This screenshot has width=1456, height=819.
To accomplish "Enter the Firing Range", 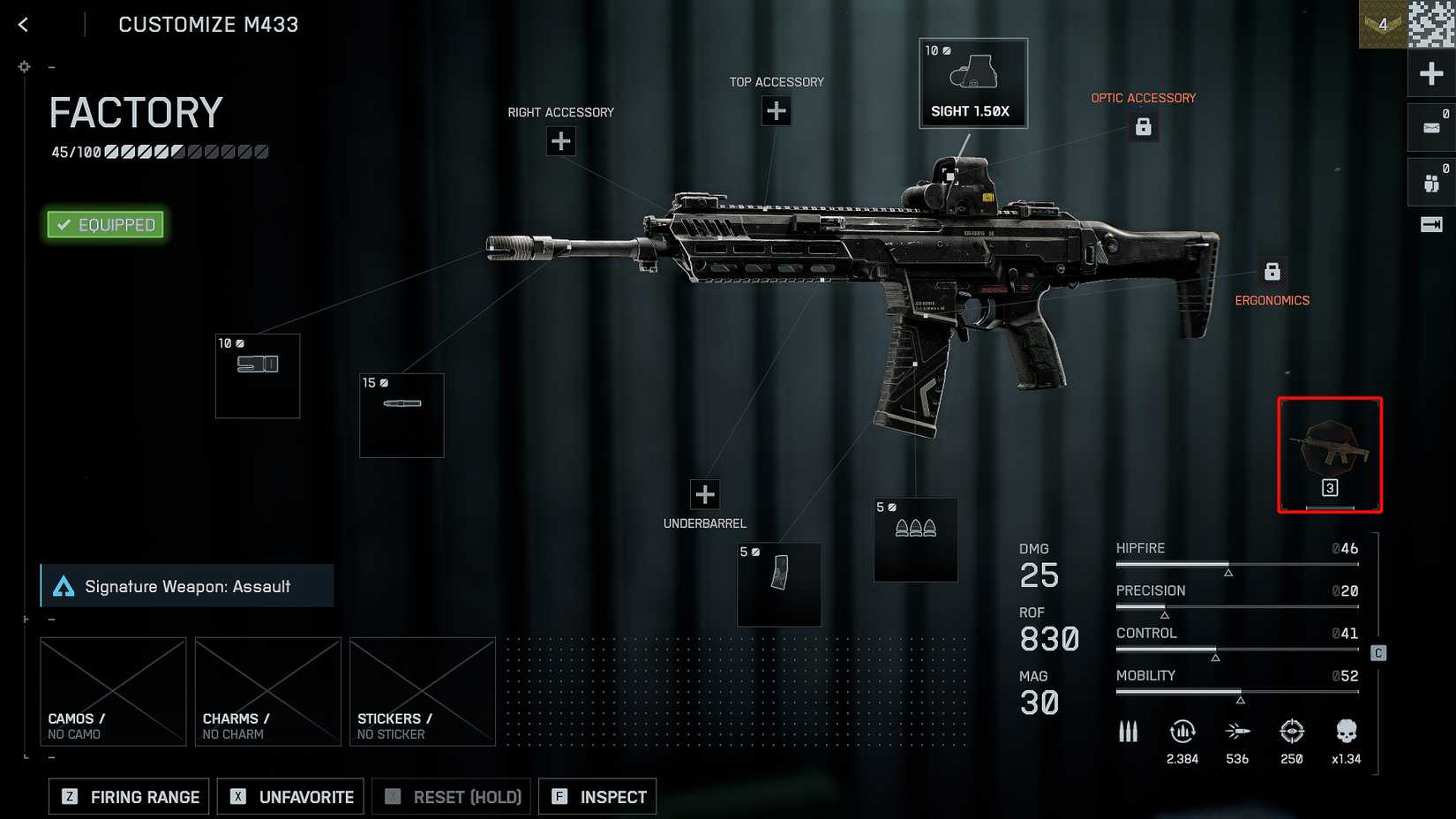I will [128, 796].
